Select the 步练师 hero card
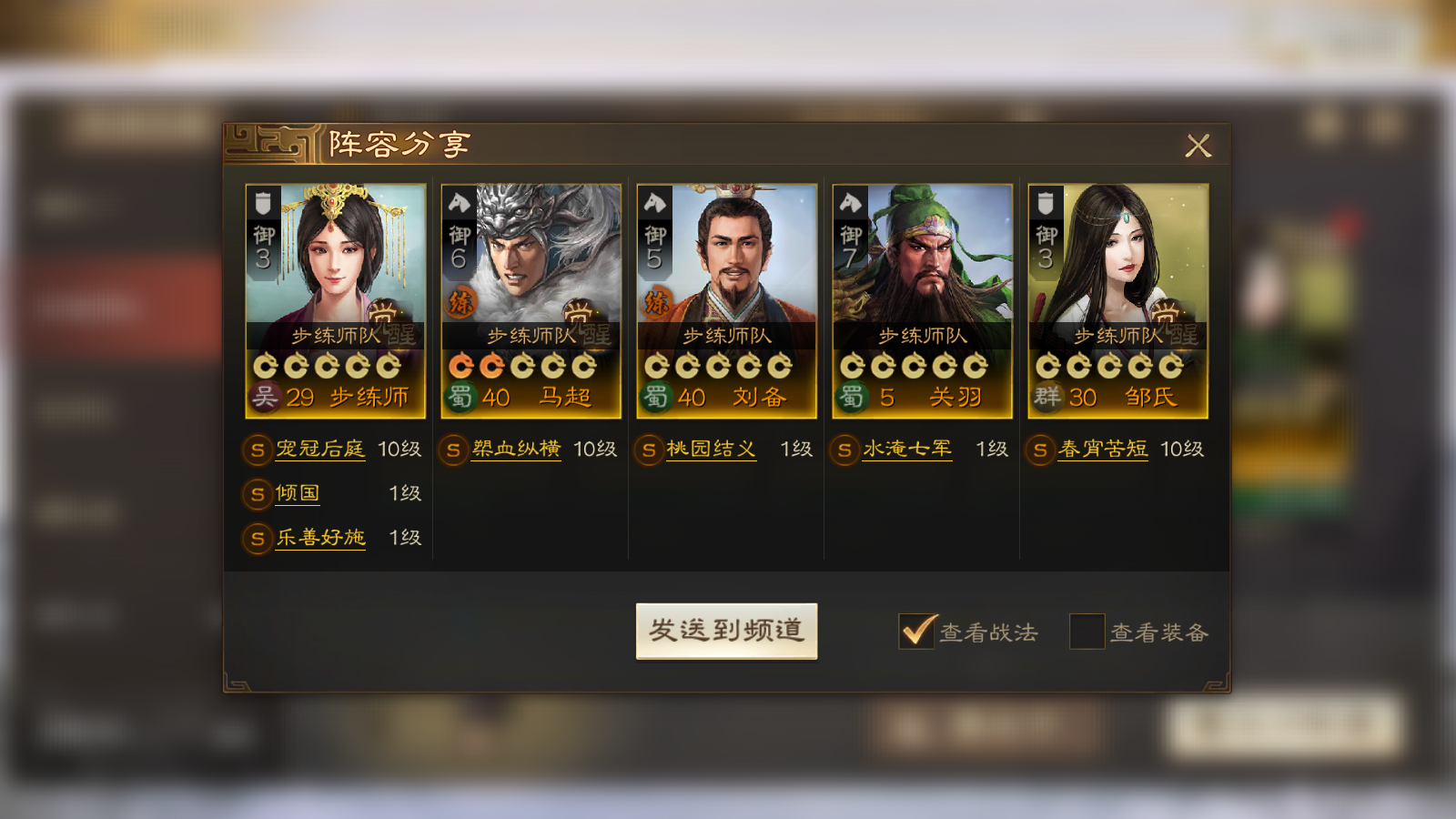 tap(336, 301)
